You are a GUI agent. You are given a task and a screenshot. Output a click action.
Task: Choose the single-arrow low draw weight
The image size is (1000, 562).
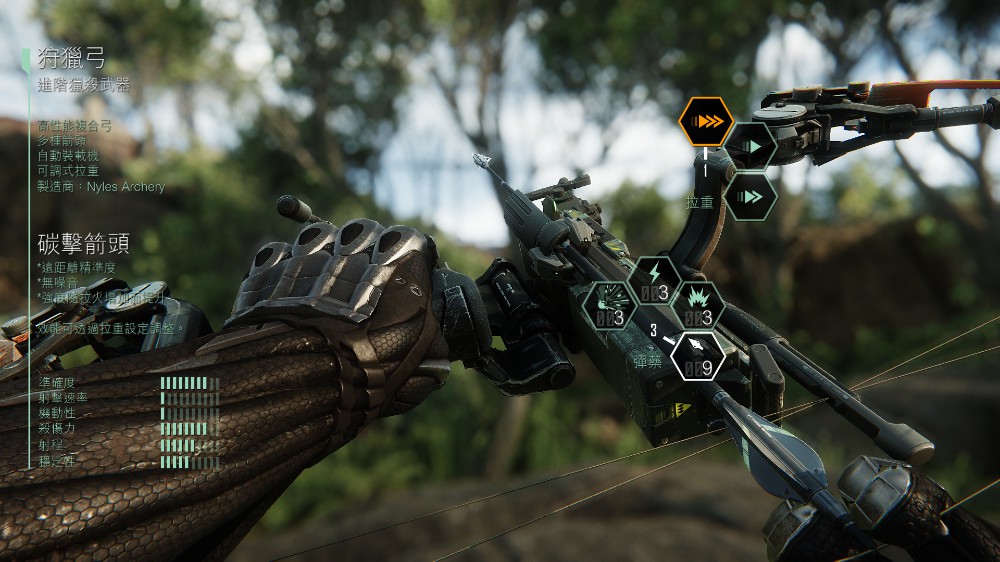tap(750, 146)
